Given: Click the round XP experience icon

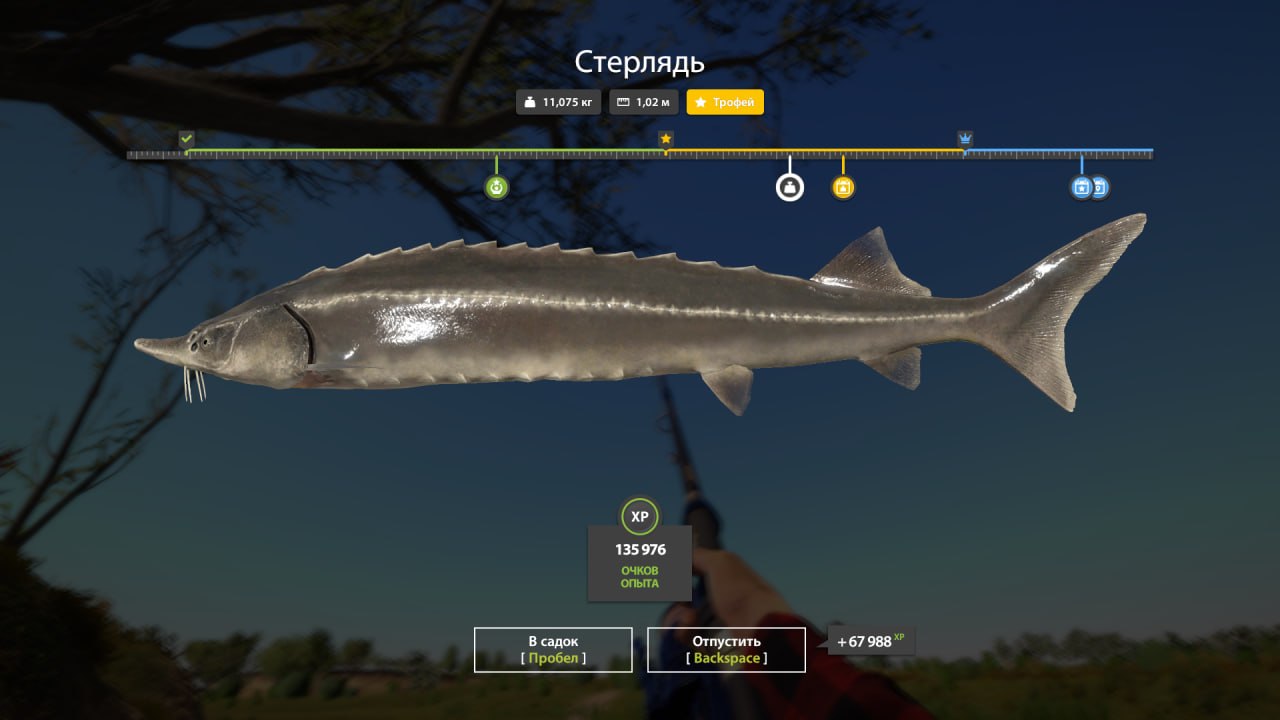Looking at the screenshot, I should 640,517.
